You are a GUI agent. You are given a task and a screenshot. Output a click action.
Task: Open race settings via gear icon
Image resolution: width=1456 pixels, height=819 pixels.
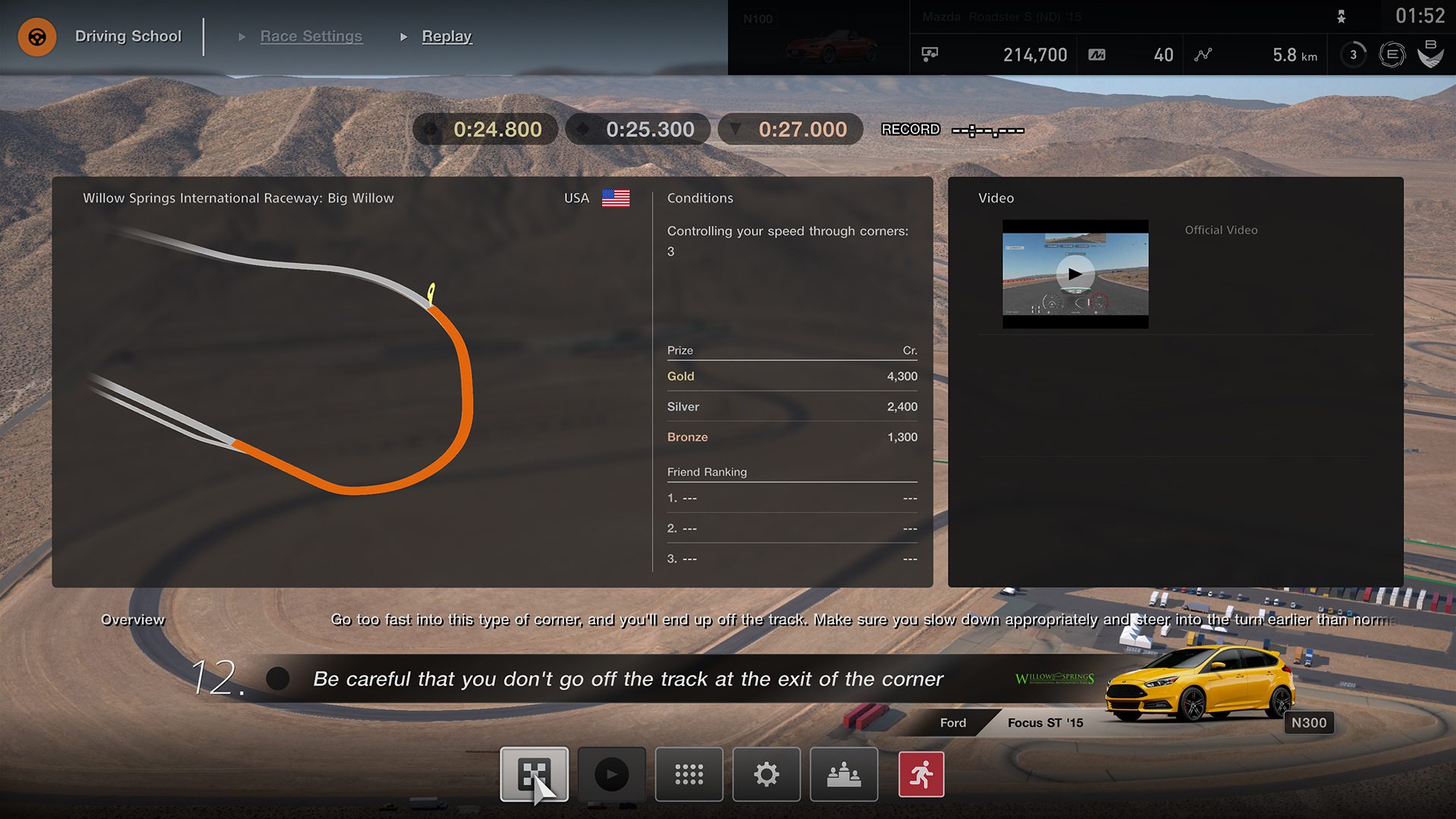point(766,774)
